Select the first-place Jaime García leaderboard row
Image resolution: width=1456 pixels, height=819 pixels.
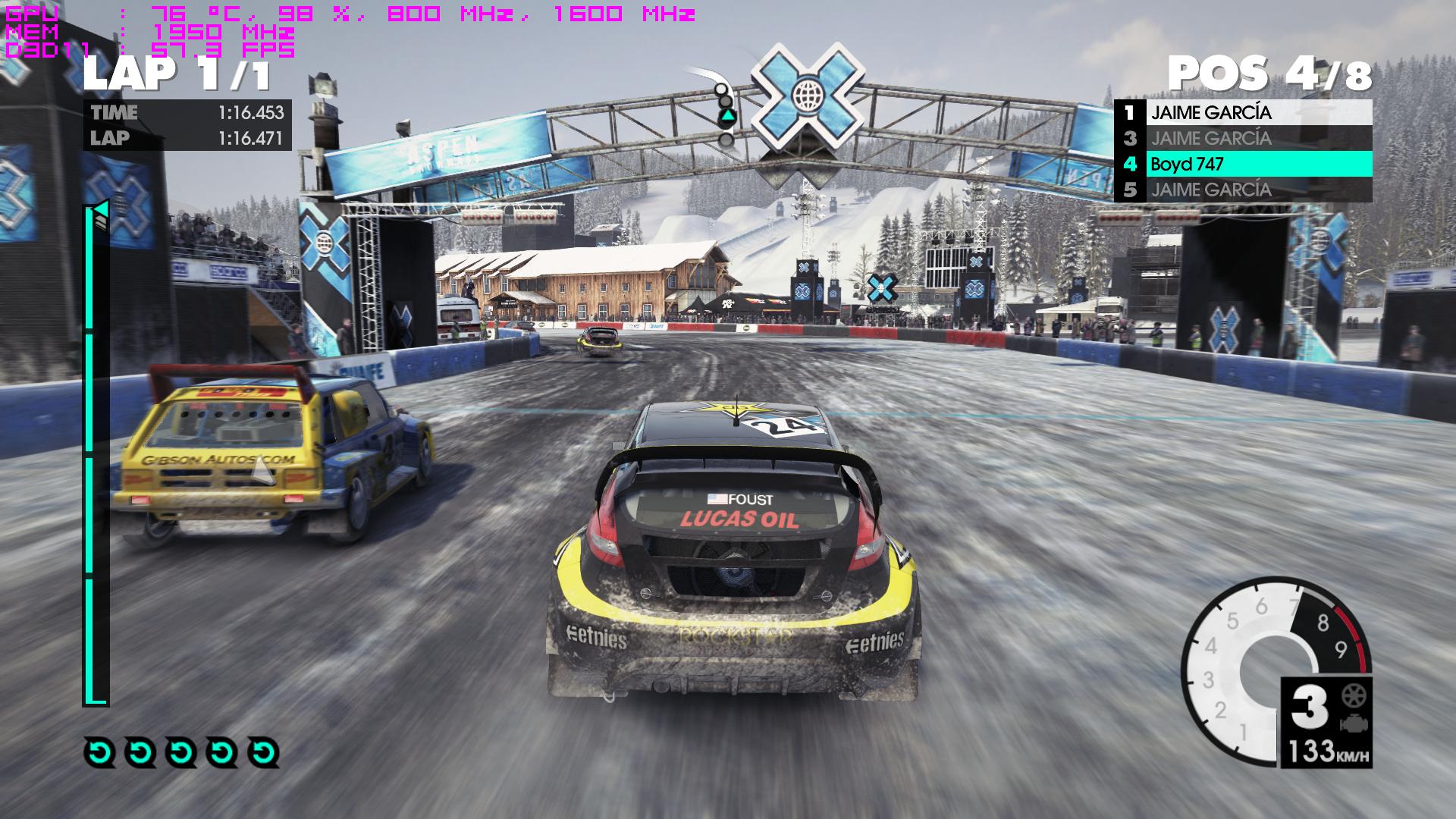1244,113
